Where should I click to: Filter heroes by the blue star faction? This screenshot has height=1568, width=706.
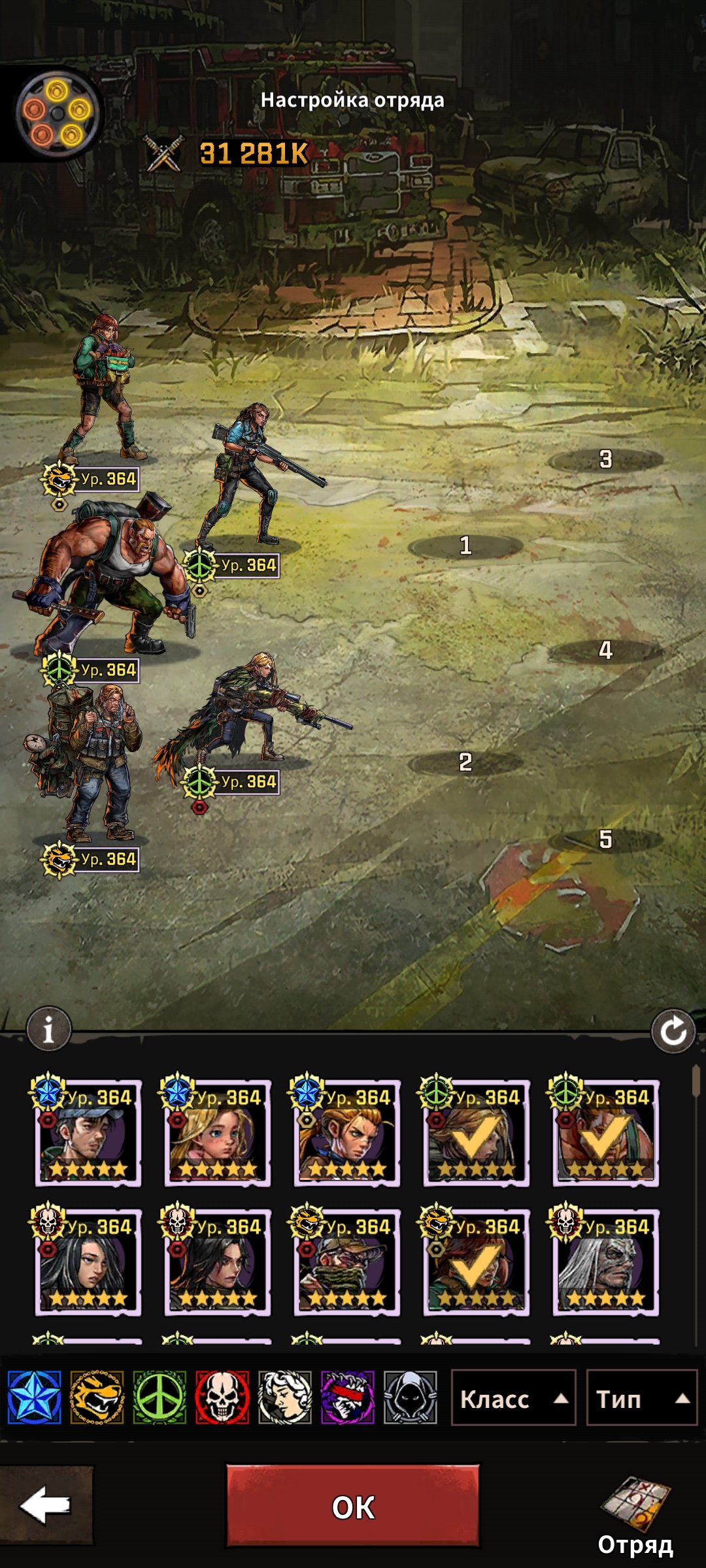[x=35, y=1398]
